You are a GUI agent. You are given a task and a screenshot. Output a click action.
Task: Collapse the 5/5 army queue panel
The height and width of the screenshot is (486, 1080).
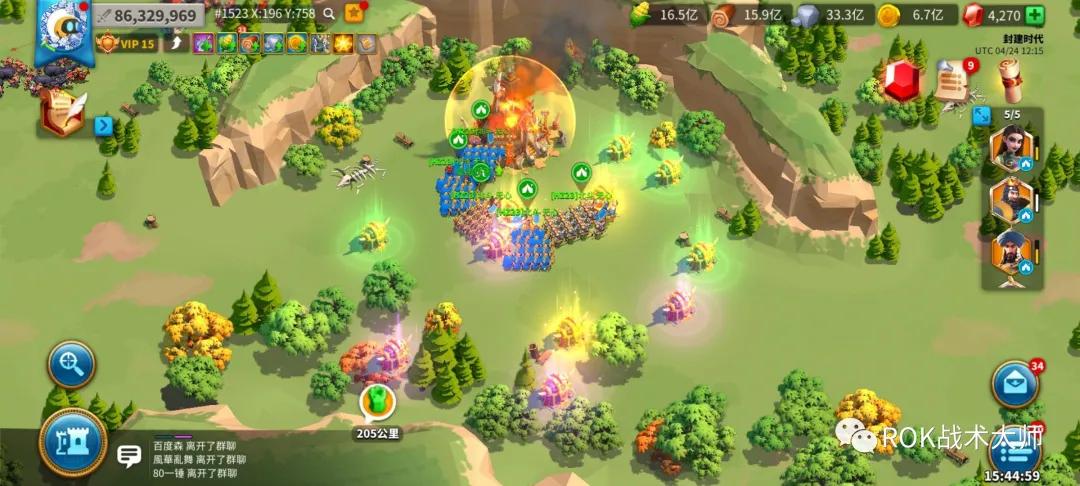[x=980, y=115]
